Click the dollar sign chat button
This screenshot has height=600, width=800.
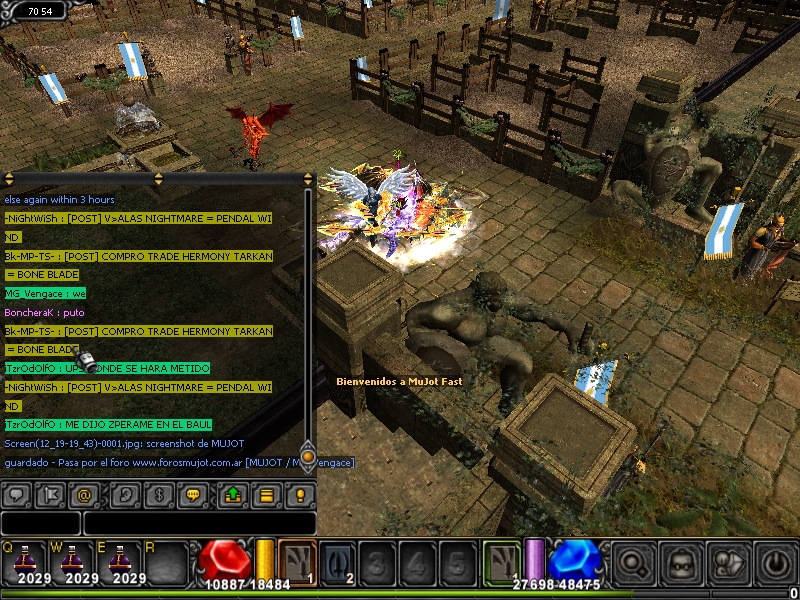[158, 494]
